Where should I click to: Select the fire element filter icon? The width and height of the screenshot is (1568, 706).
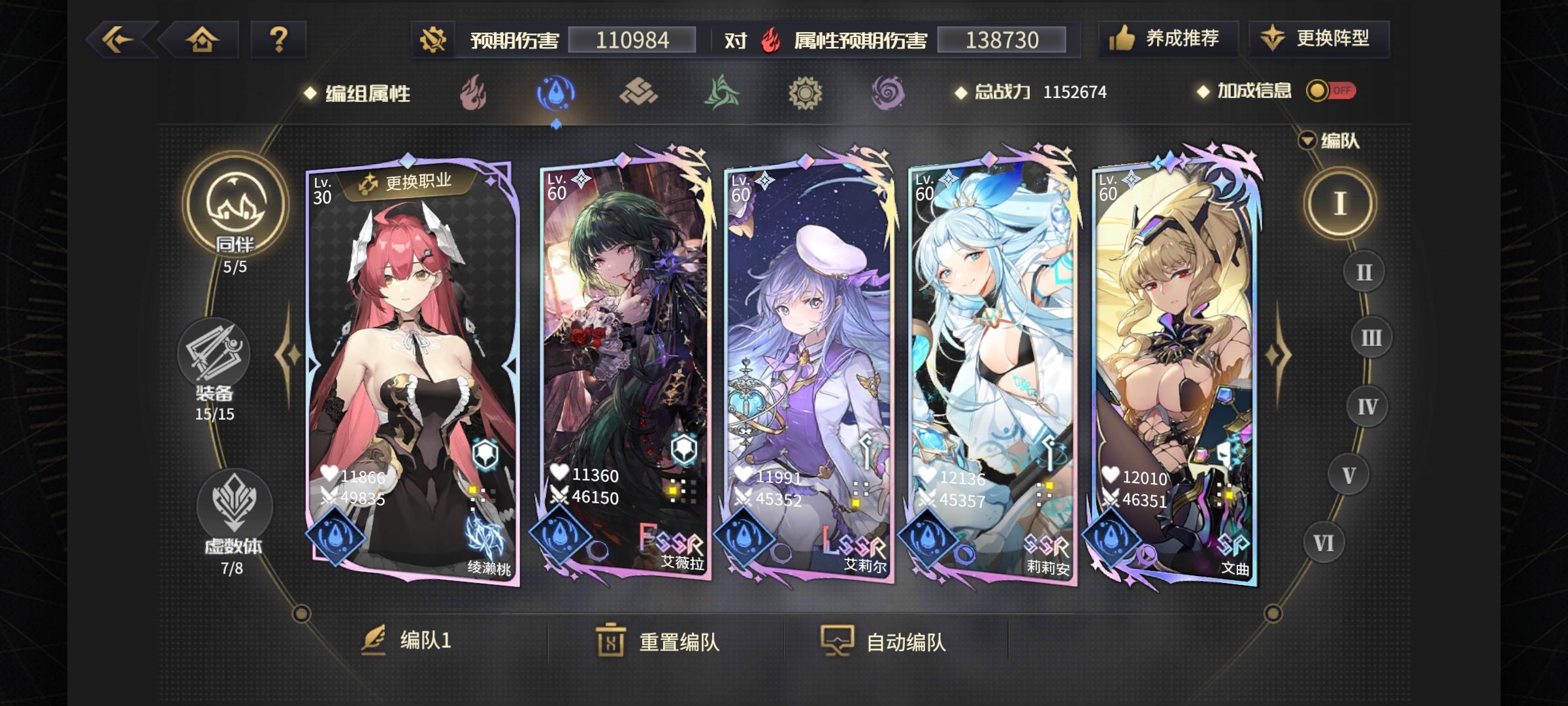click(x=472, y=93)
